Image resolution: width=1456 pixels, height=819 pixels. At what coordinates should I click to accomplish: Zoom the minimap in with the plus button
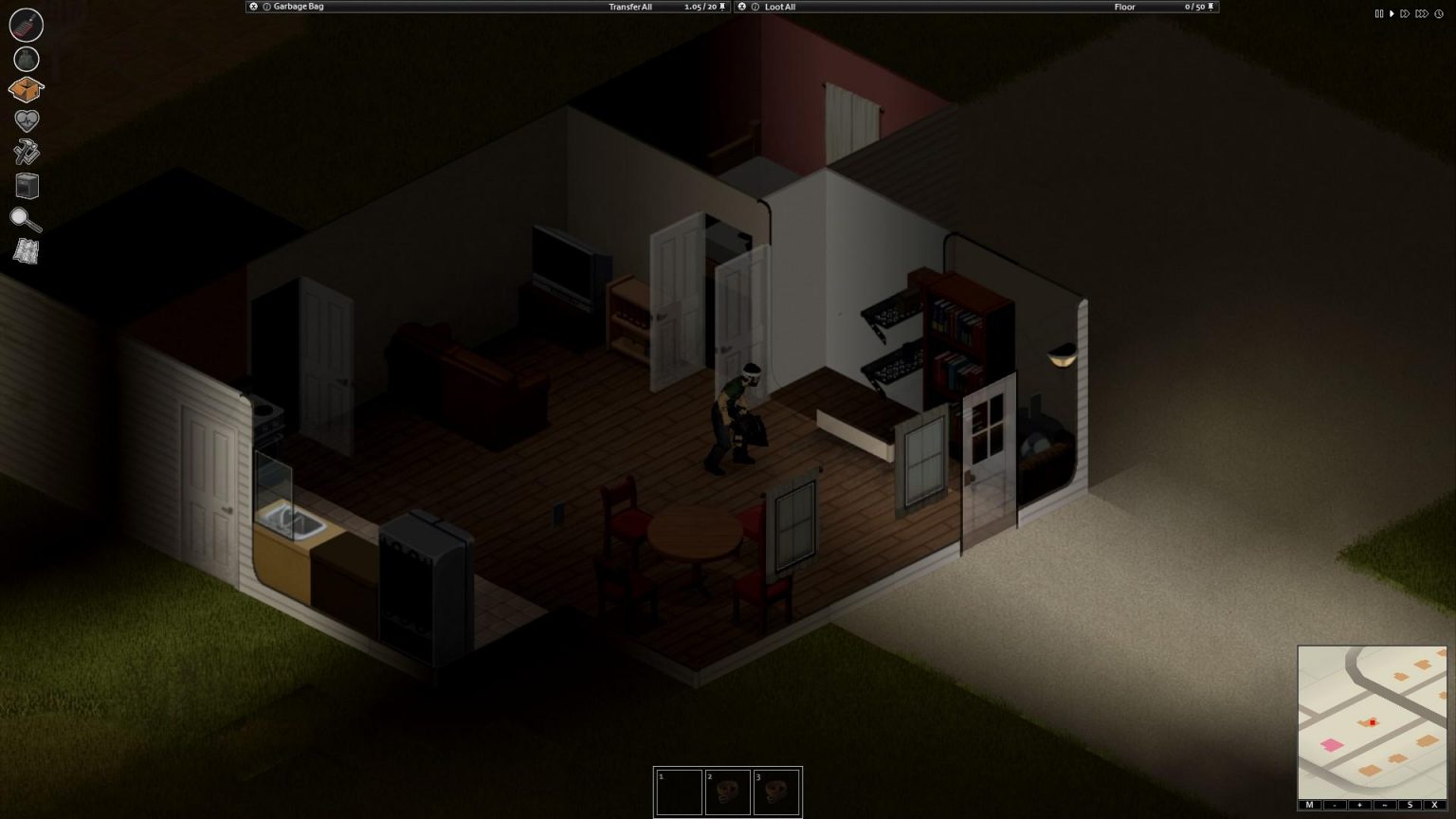coord(1357,803)
